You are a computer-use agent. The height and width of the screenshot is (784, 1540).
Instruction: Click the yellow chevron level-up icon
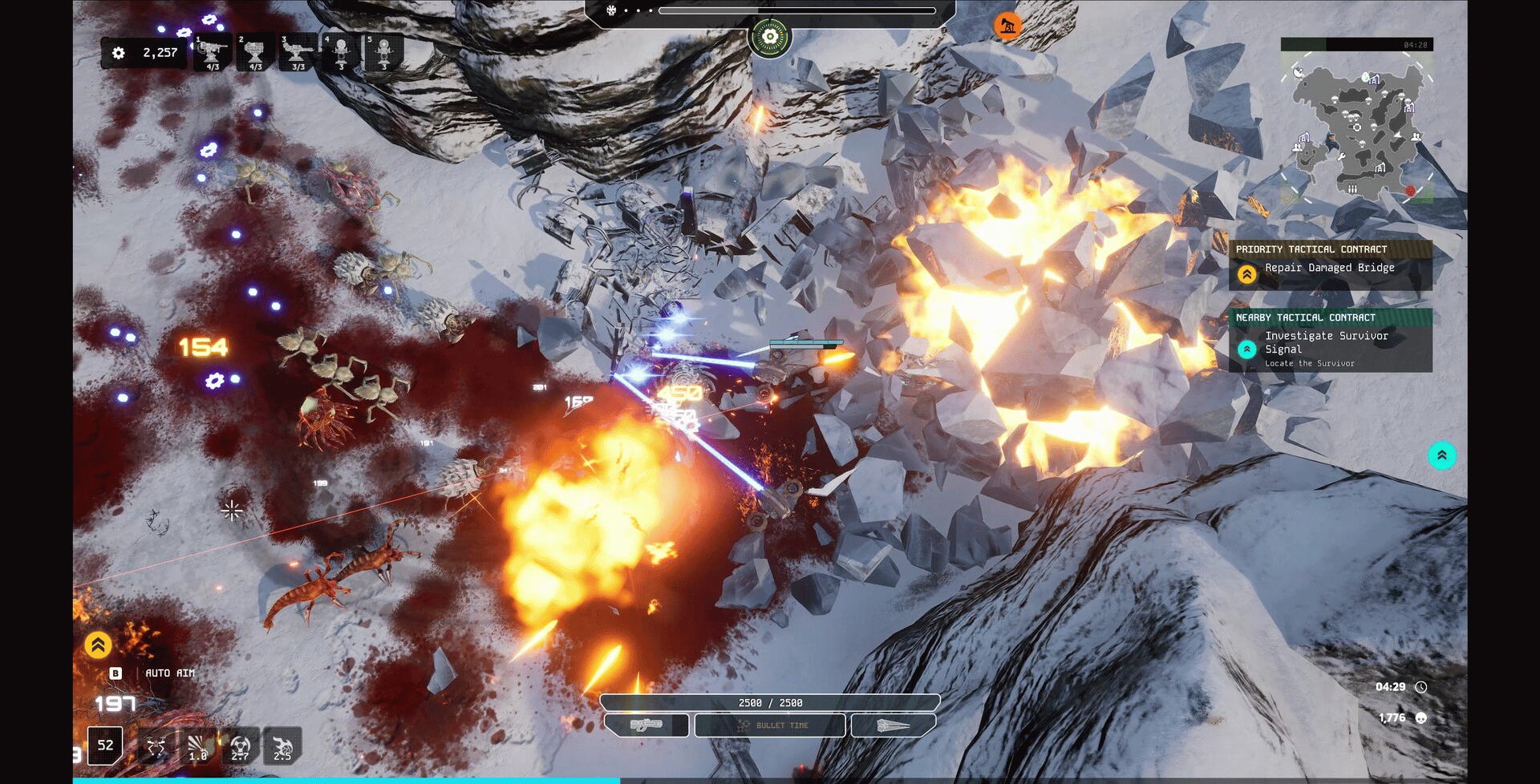pos(98,645)
